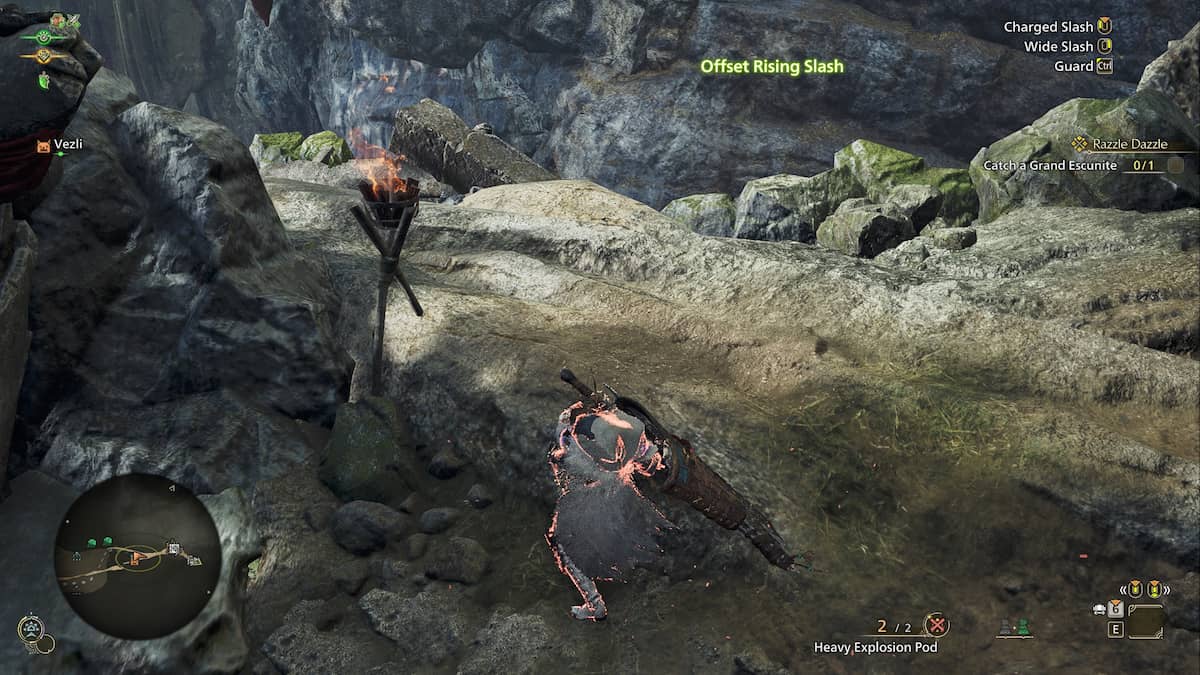The height and width of the screenshot is (675, 1200).
Task: Select the empty item bar slot
Action: click(1145, 621)
